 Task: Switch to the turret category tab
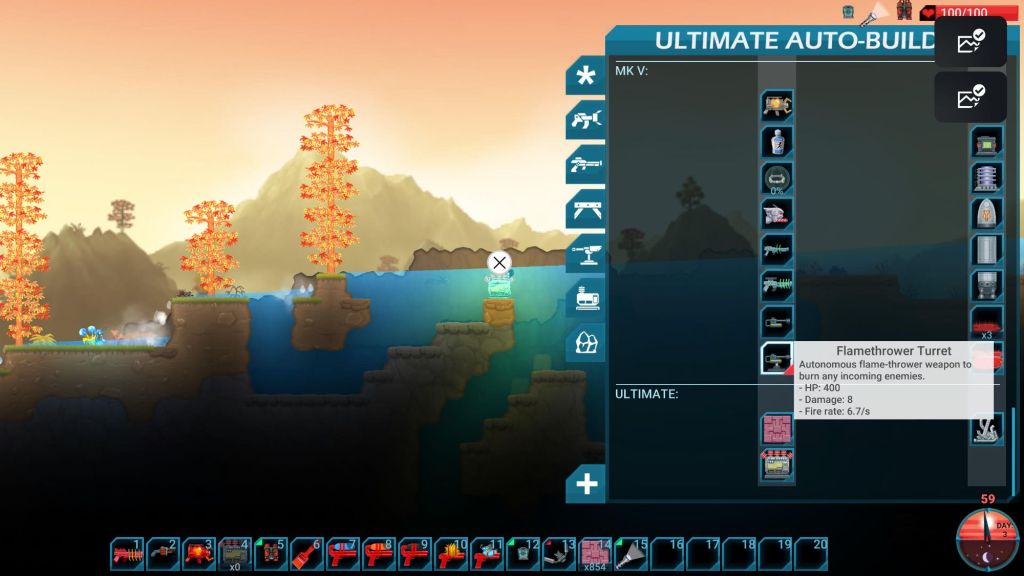tap(585, 253)
